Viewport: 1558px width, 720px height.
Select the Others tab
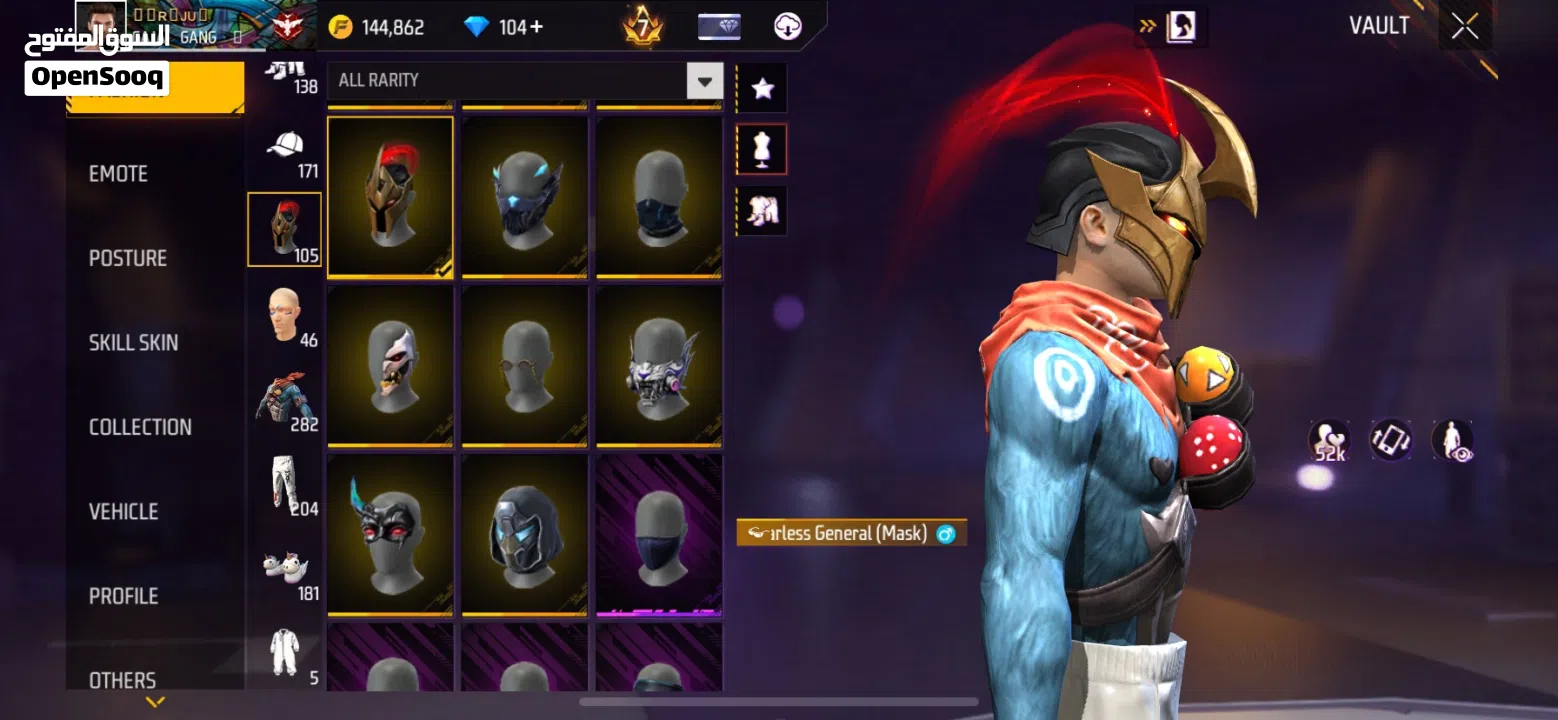122,680
